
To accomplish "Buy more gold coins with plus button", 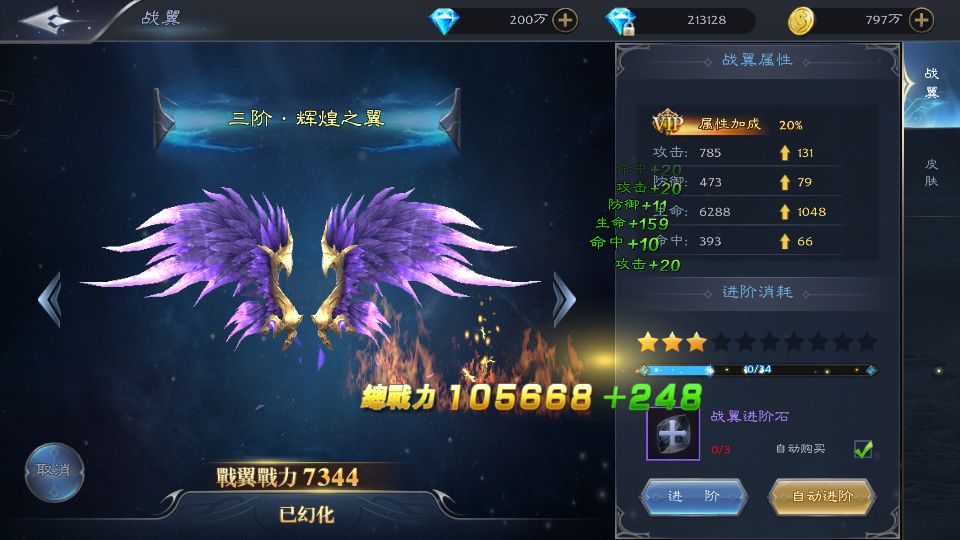I will coord(922,20).
